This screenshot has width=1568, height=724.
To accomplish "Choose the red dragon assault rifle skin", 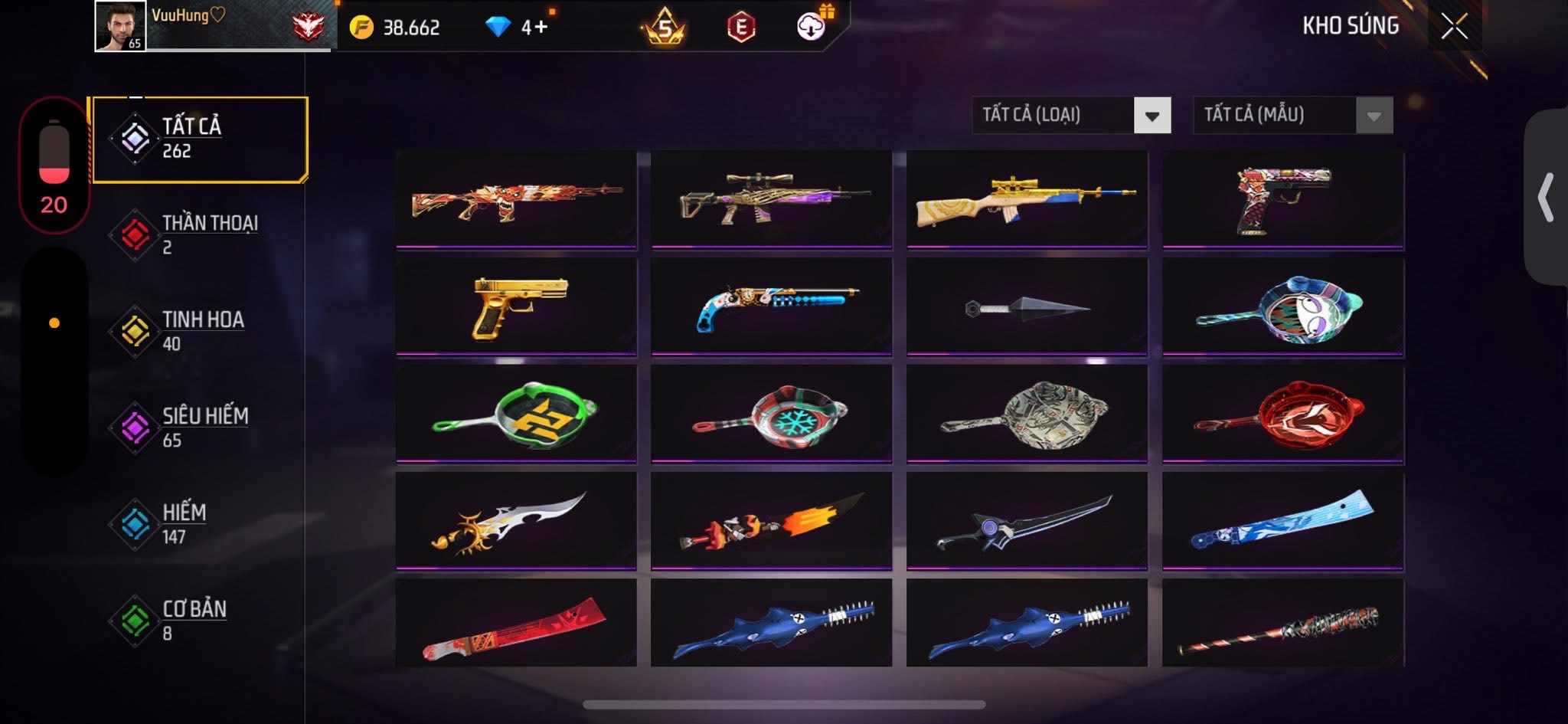I will pyautogui.click(x=517, y=200).
